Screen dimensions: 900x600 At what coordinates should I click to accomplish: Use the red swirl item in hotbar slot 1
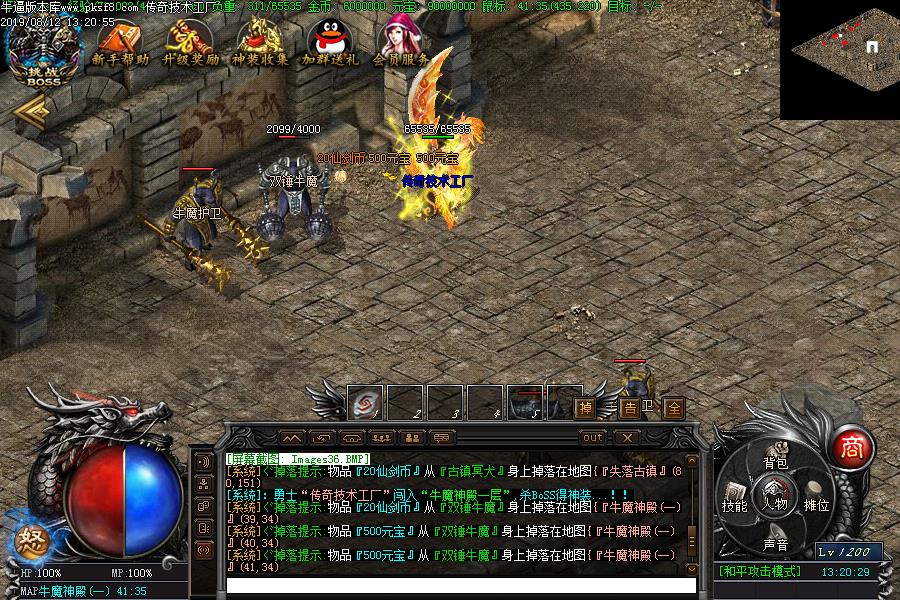[x=365, y=404]
